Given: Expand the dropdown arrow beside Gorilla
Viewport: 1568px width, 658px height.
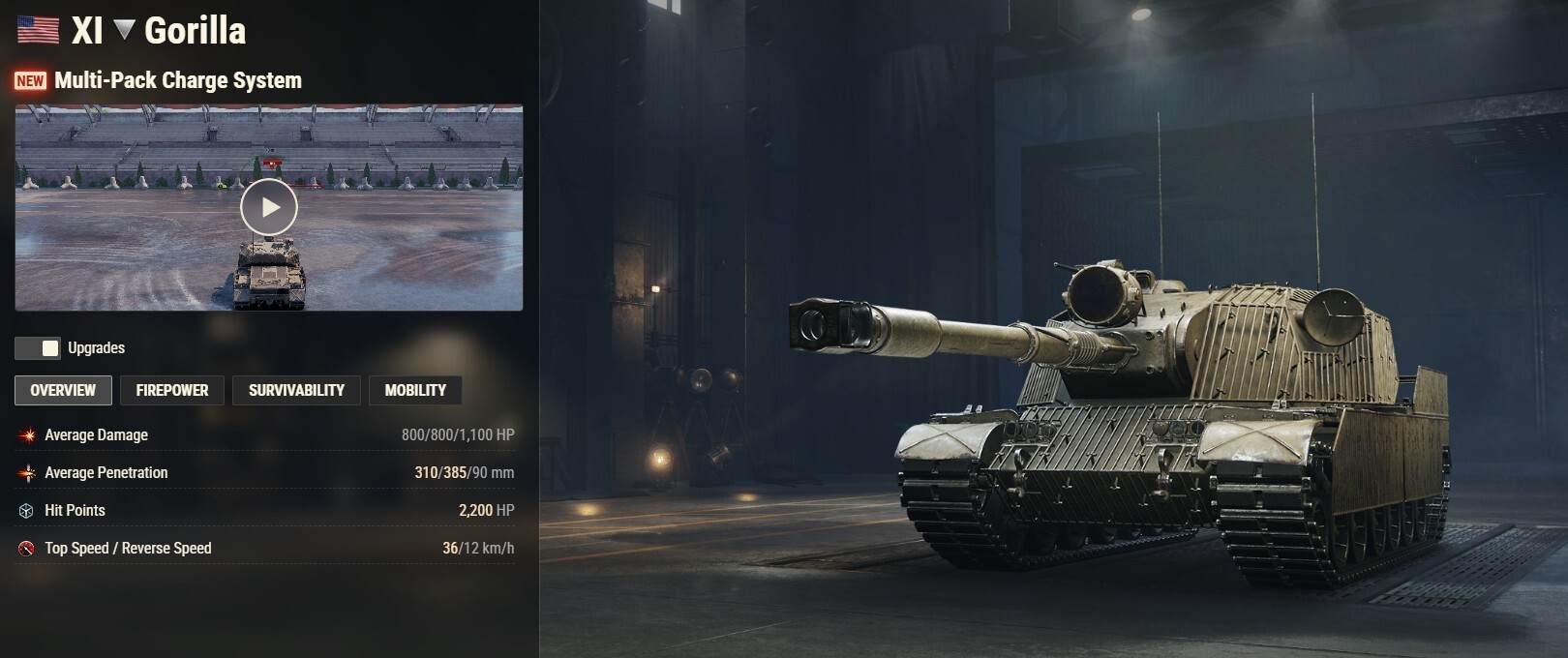Looking at the screenshot, I should tap(124, 30).
